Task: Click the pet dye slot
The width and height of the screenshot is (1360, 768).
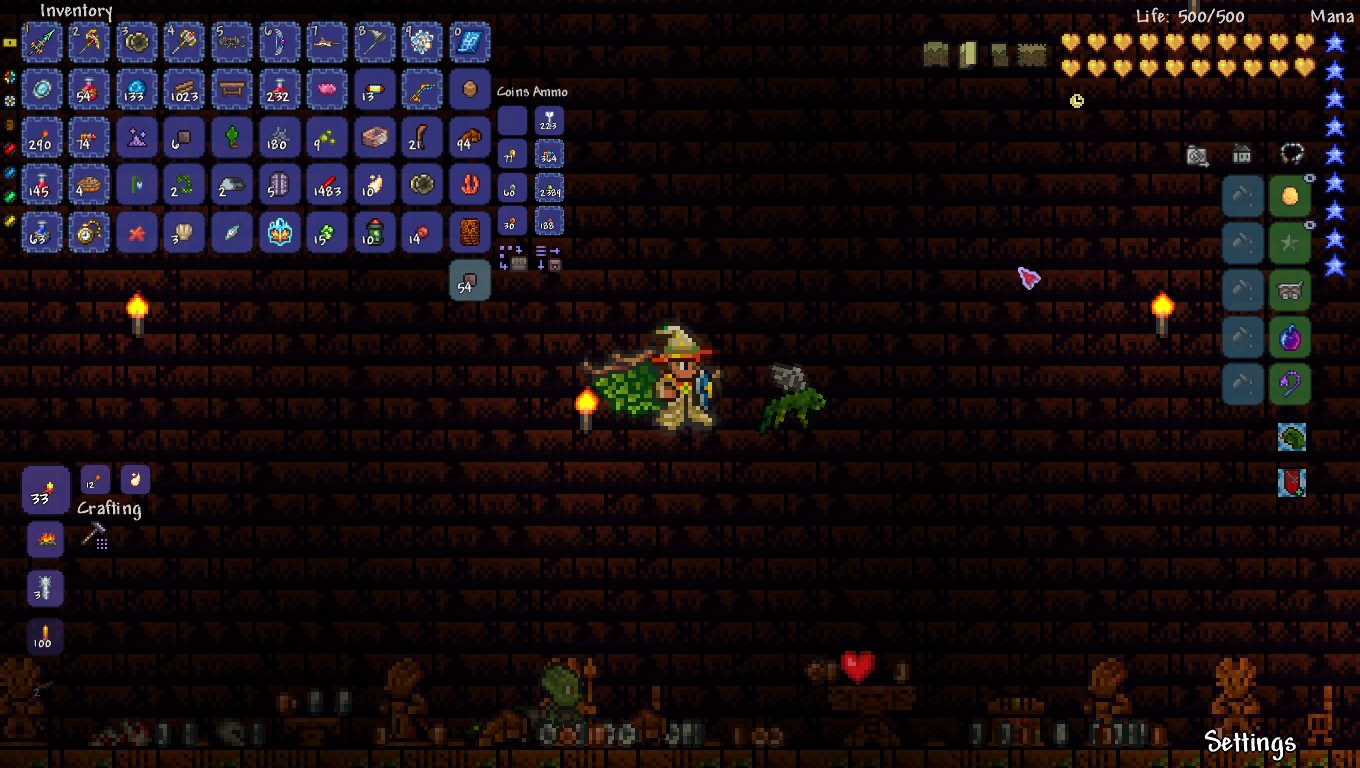Action: click(x=1242, y=195)
